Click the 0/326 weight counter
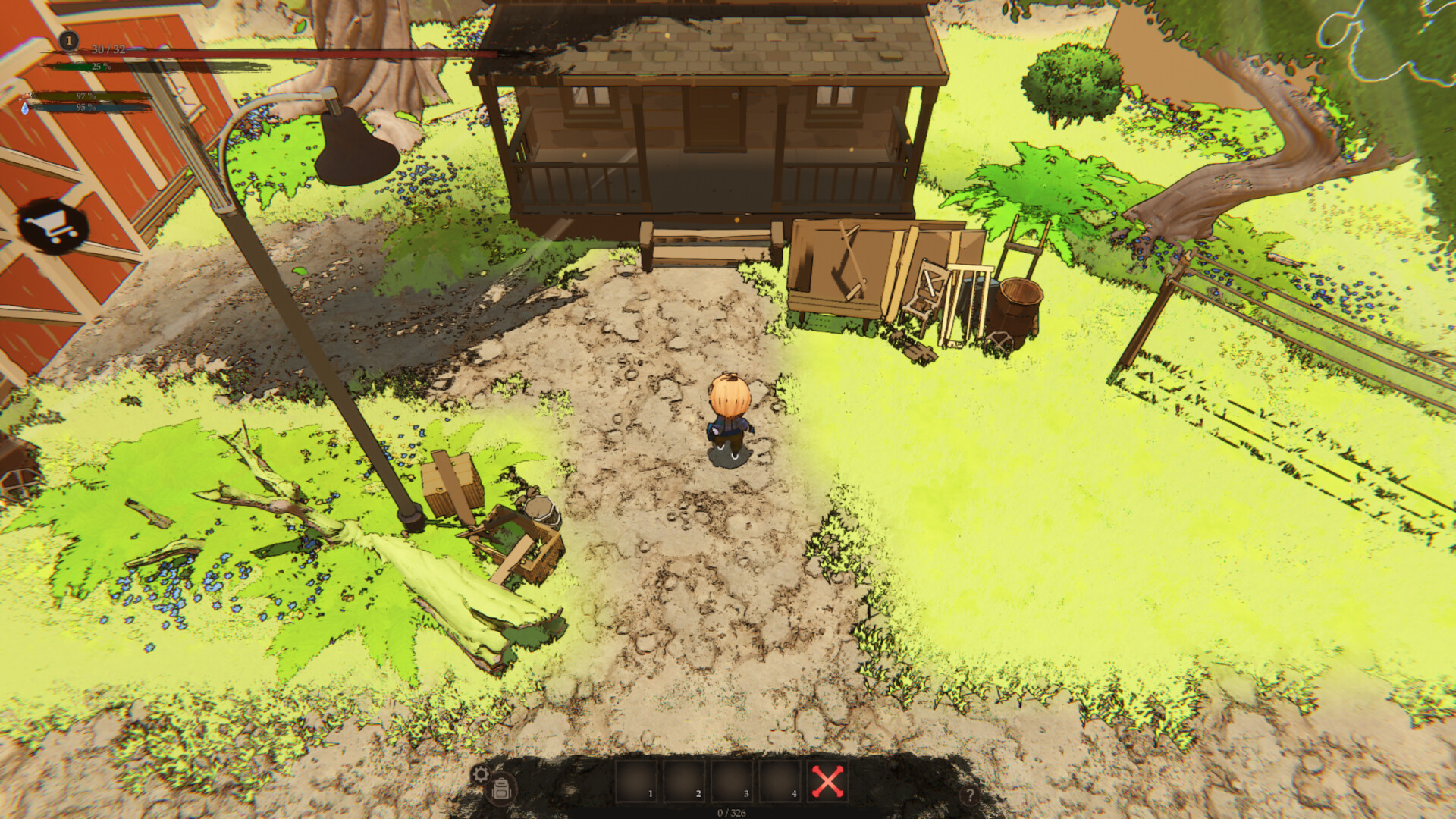This screenshot has width=1456, height=819. [x=732, y=812]
